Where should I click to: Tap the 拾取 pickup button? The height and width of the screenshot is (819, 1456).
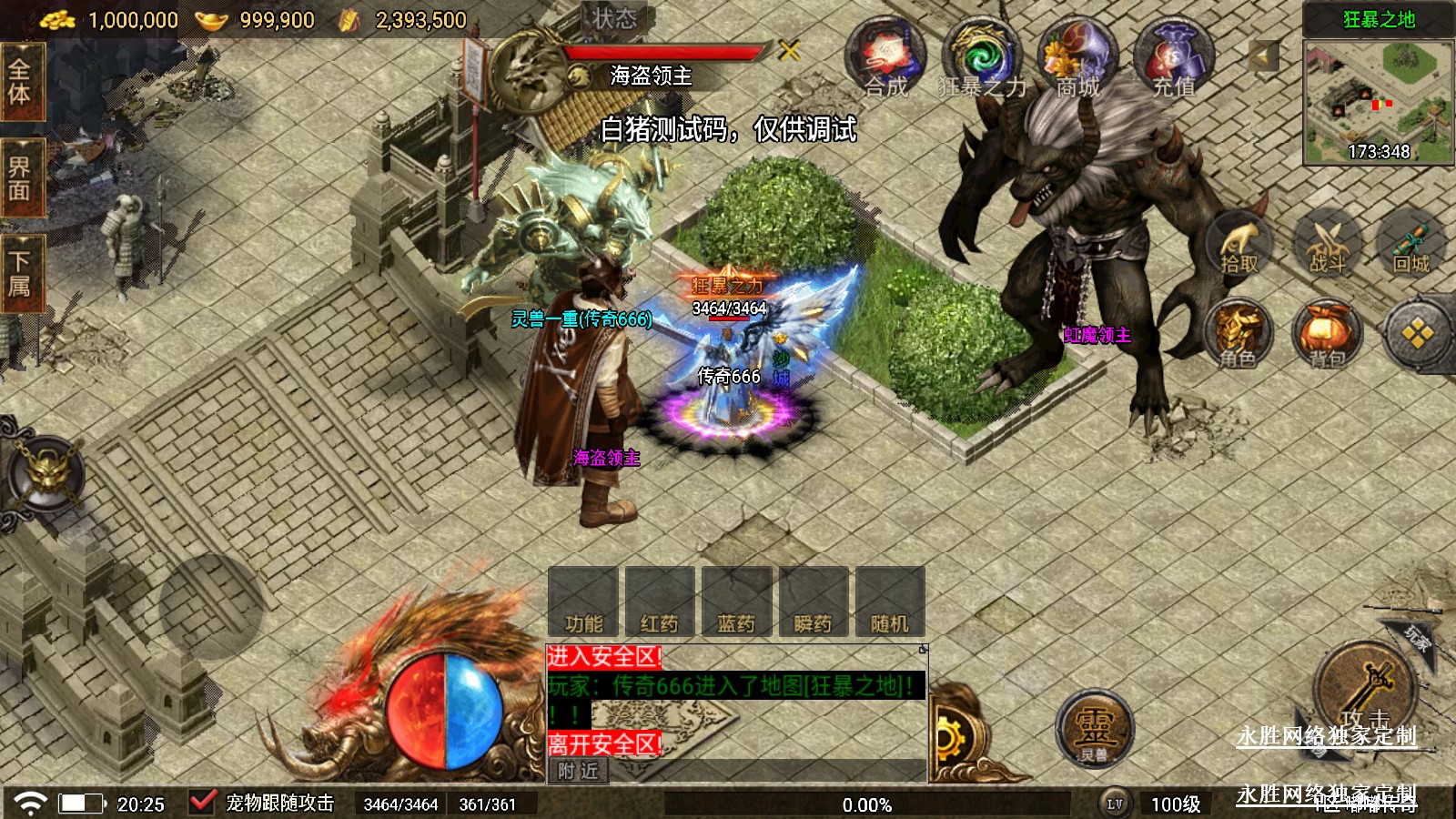click(1239, 245)
